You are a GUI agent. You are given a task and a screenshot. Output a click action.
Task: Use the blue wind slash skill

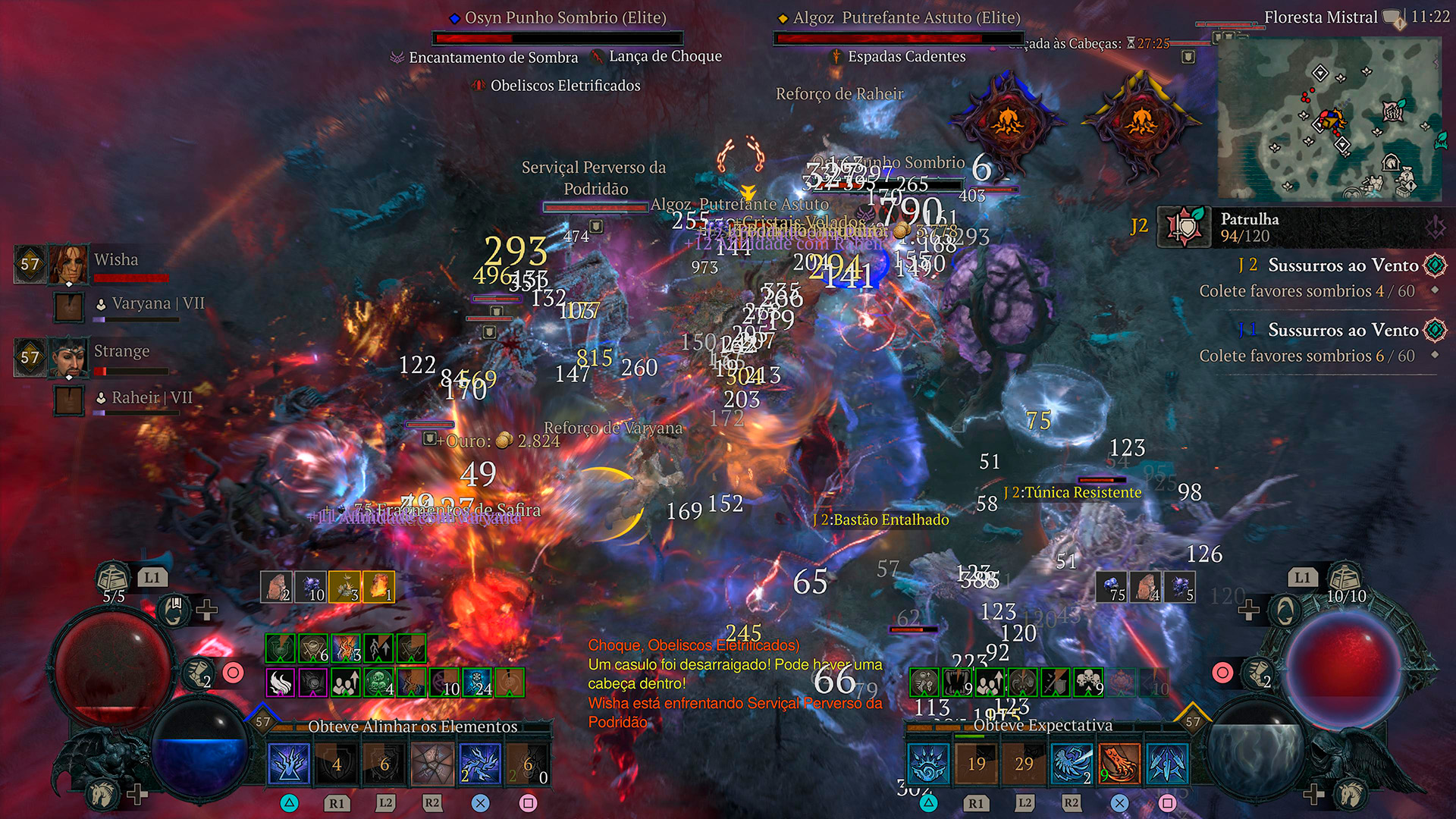click(1072, 764)
